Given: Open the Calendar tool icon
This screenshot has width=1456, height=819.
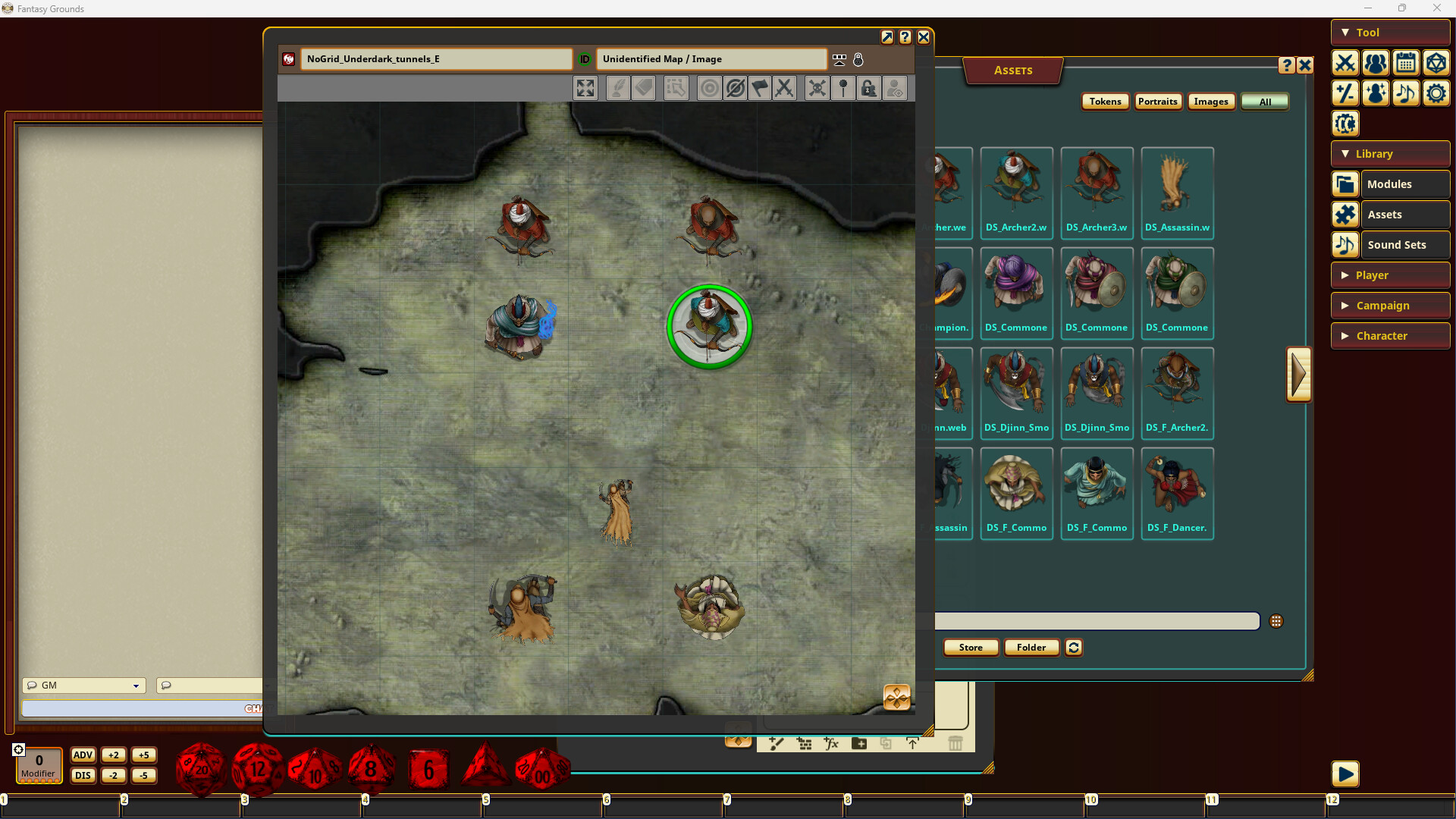Looking at the screenshot, I should click(1407, 64).
